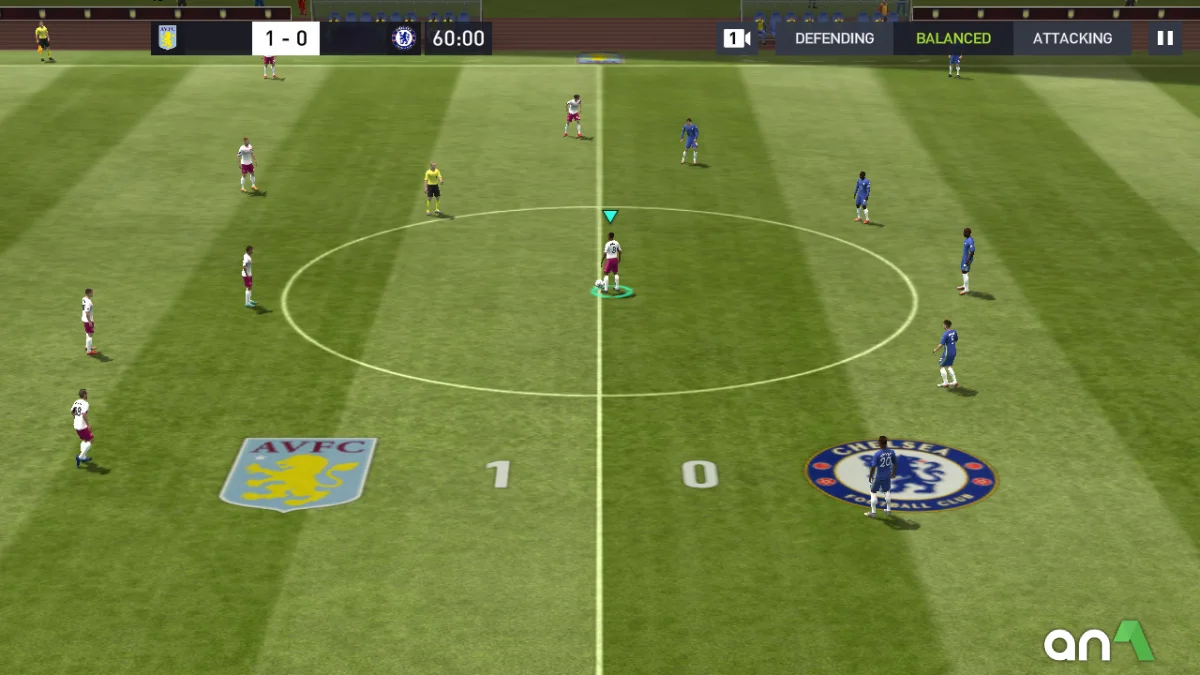This screenshot has width=1200, height=675.
Task: Pause the match
Action: (1164, 39)
